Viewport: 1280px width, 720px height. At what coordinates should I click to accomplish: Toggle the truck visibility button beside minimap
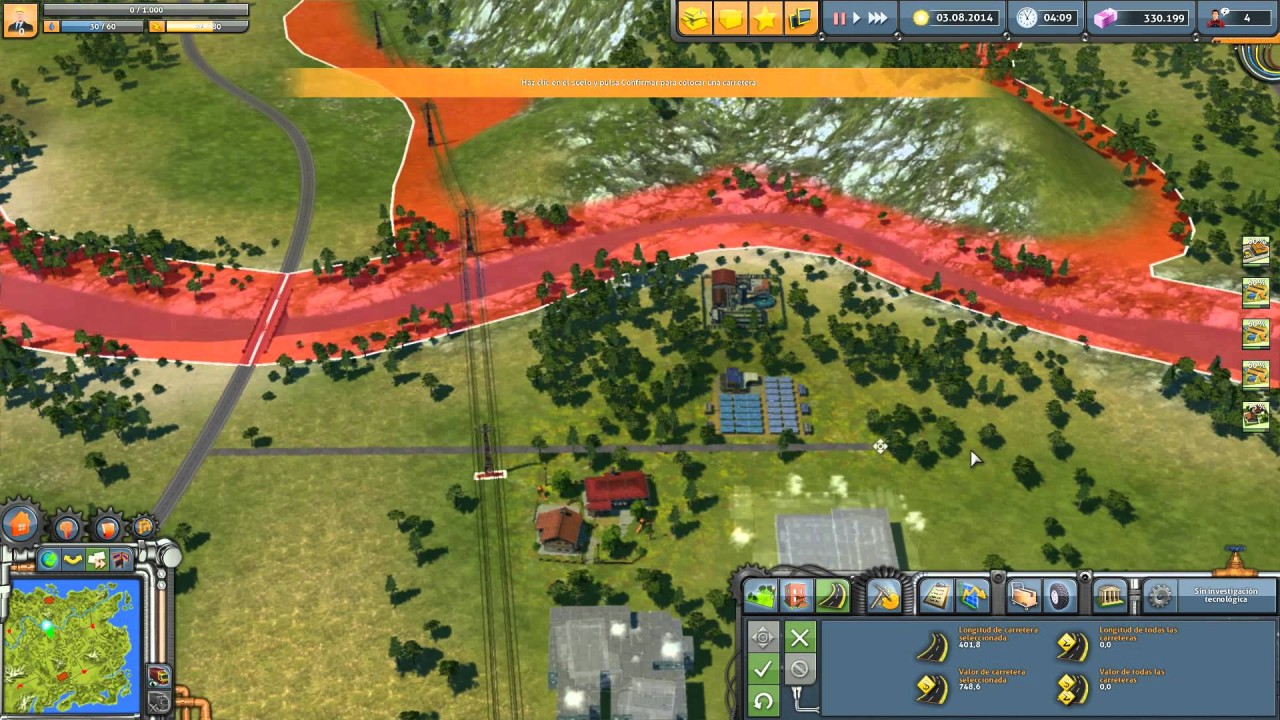[158, 676]
